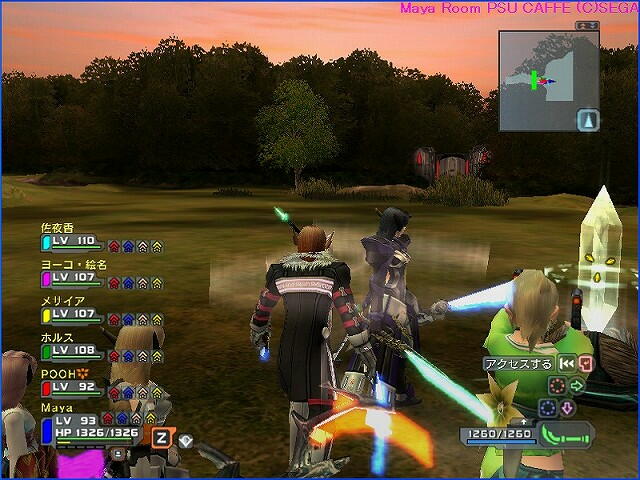
Task: Click the orange Z icon
Action: point(160,437)
